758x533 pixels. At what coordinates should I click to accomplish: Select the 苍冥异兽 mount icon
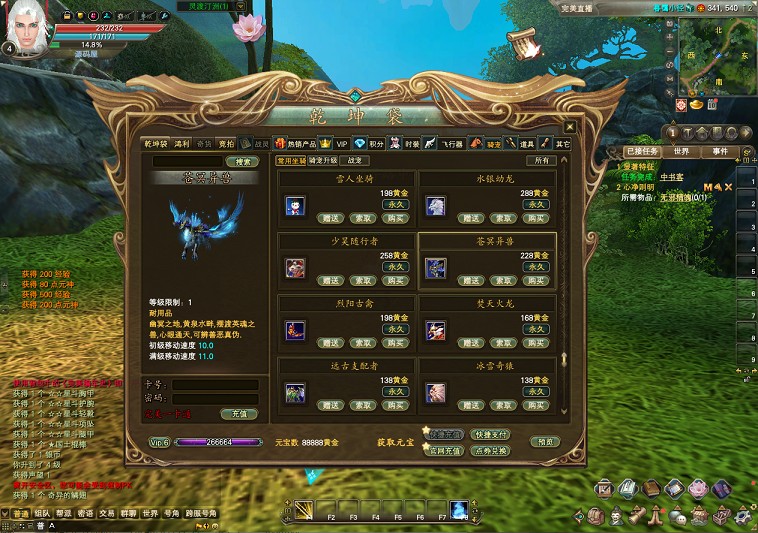(435, 268)
